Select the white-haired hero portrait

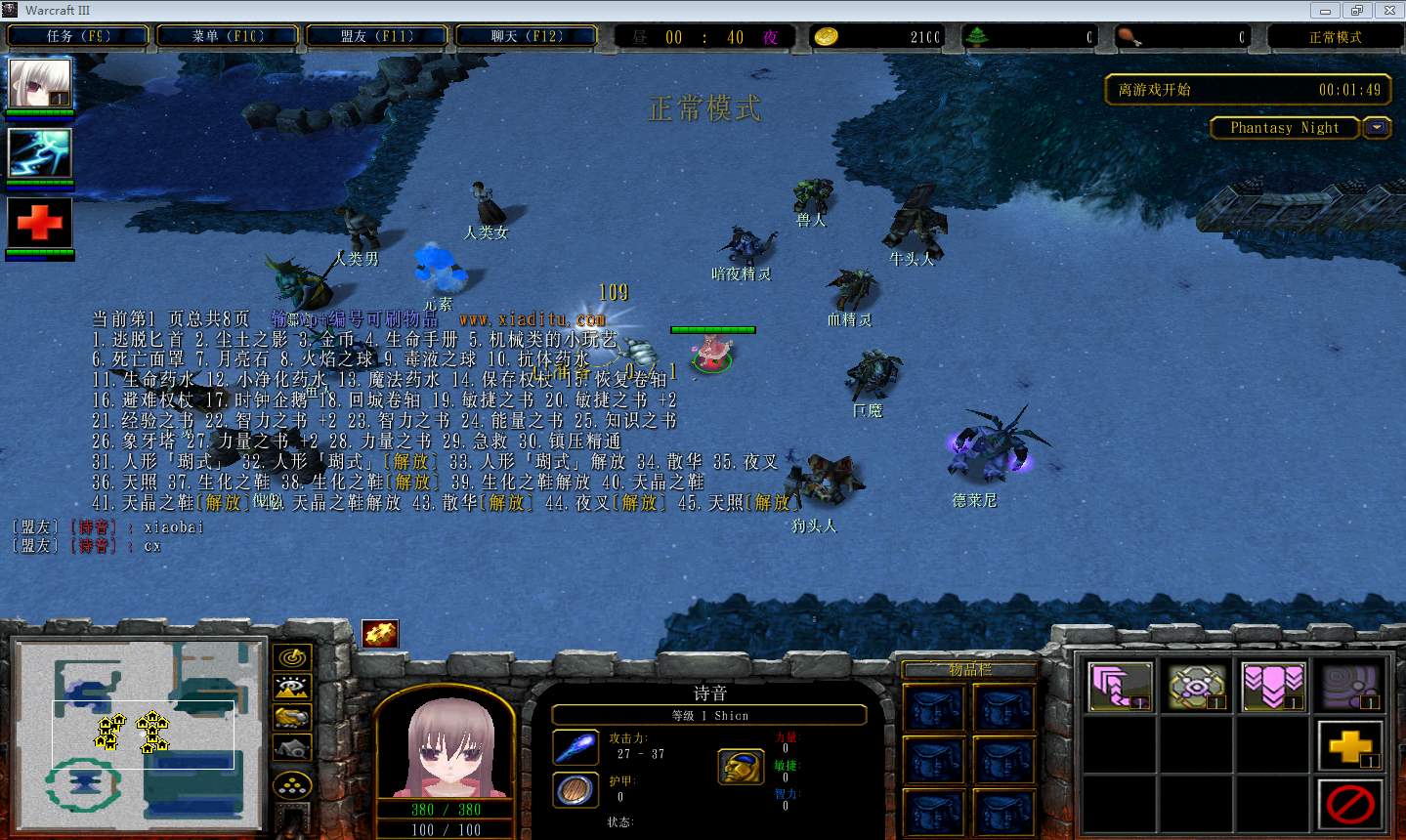point(40,84)
